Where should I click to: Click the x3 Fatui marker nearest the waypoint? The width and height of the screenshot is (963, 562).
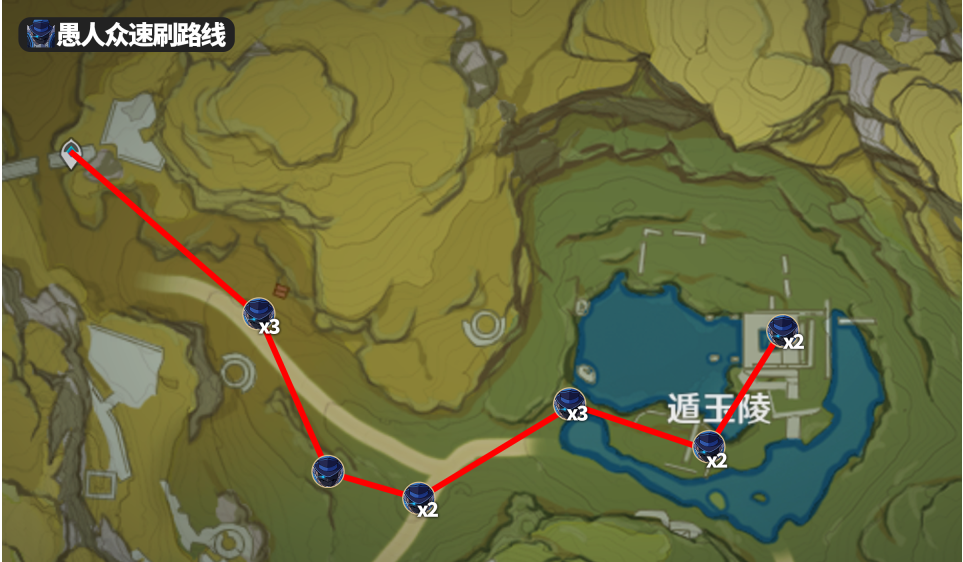[259, 313]
